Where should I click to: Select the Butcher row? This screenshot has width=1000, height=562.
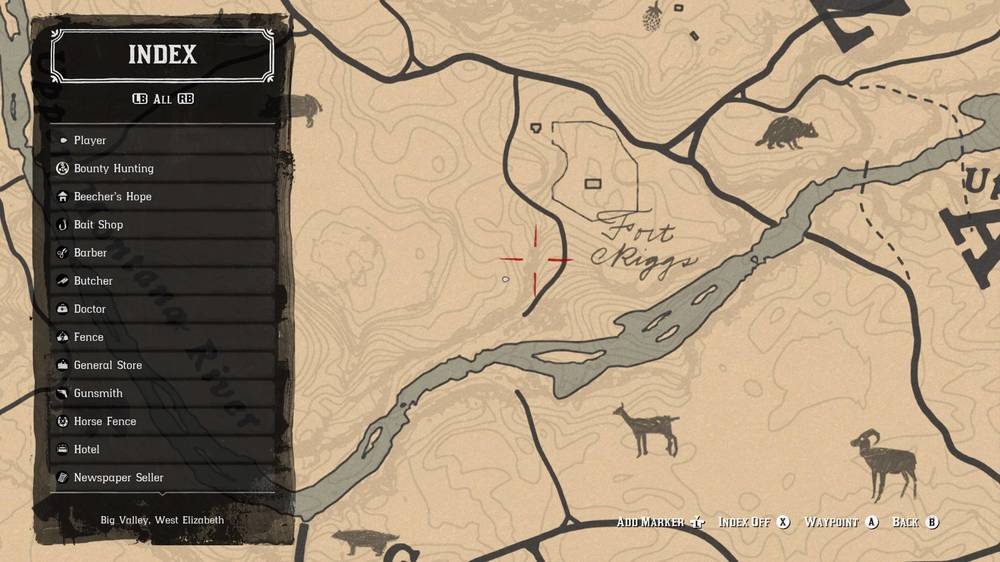click(163, 281)
